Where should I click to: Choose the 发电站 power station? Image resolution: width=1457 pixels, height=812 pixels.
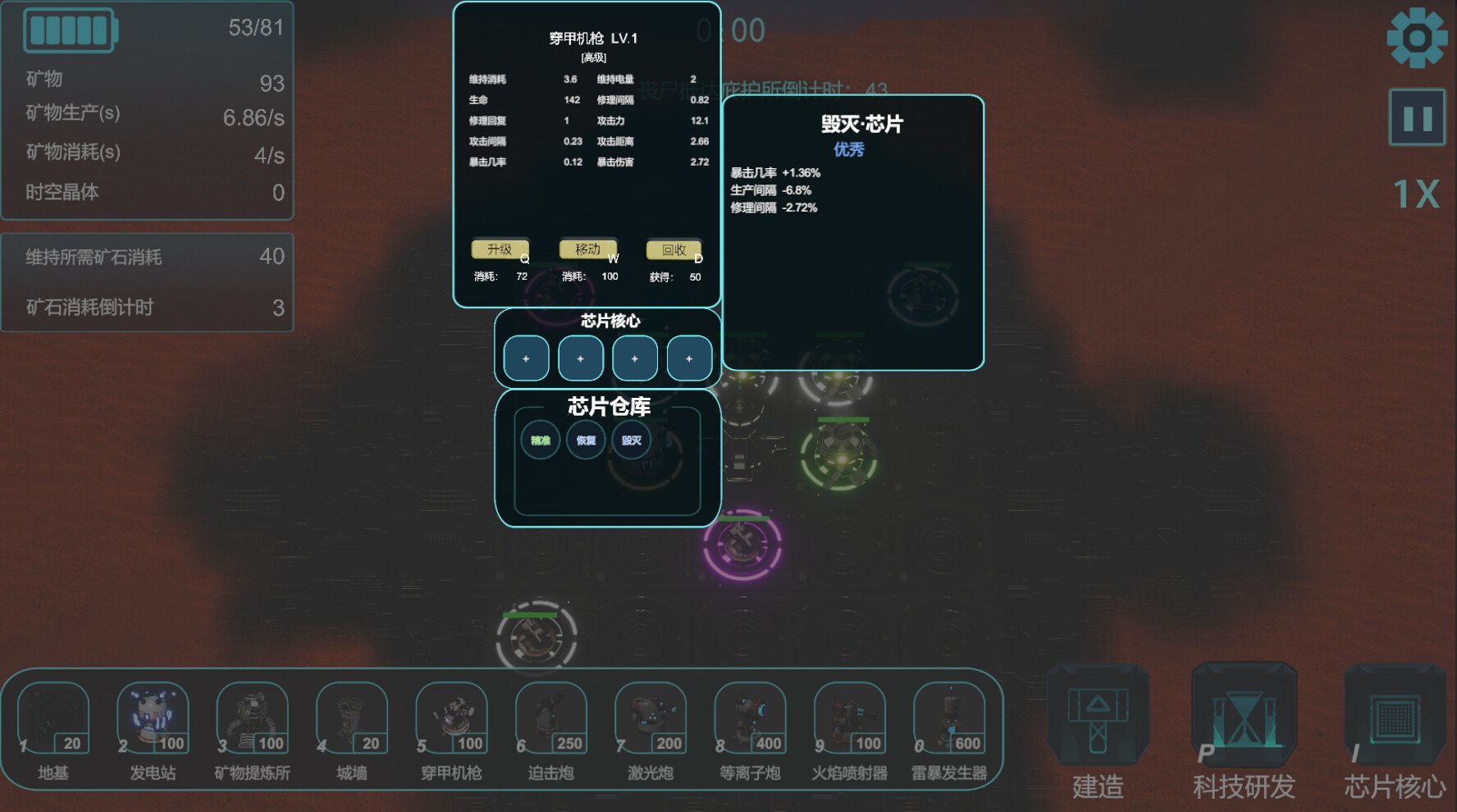tap(153, 722)
